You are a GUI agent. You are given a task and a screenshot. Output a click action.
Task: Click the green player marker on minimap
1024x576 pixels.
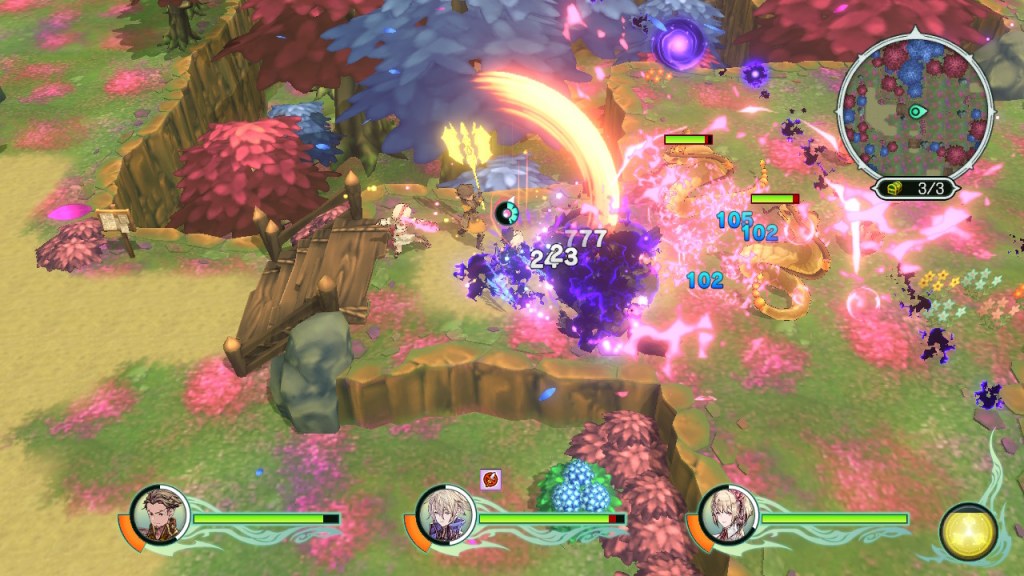pos(916,111)
